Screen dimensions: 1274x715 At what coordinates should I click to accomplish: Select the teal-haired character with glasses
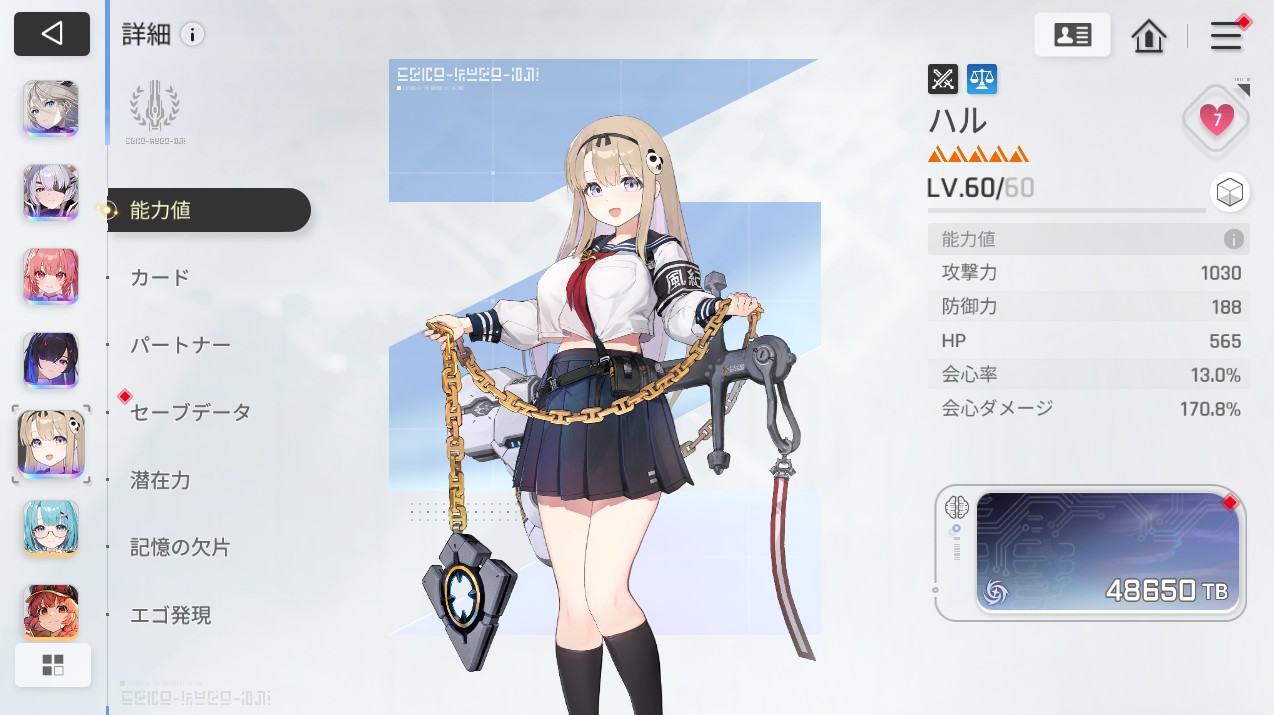(x=51, y=528)
